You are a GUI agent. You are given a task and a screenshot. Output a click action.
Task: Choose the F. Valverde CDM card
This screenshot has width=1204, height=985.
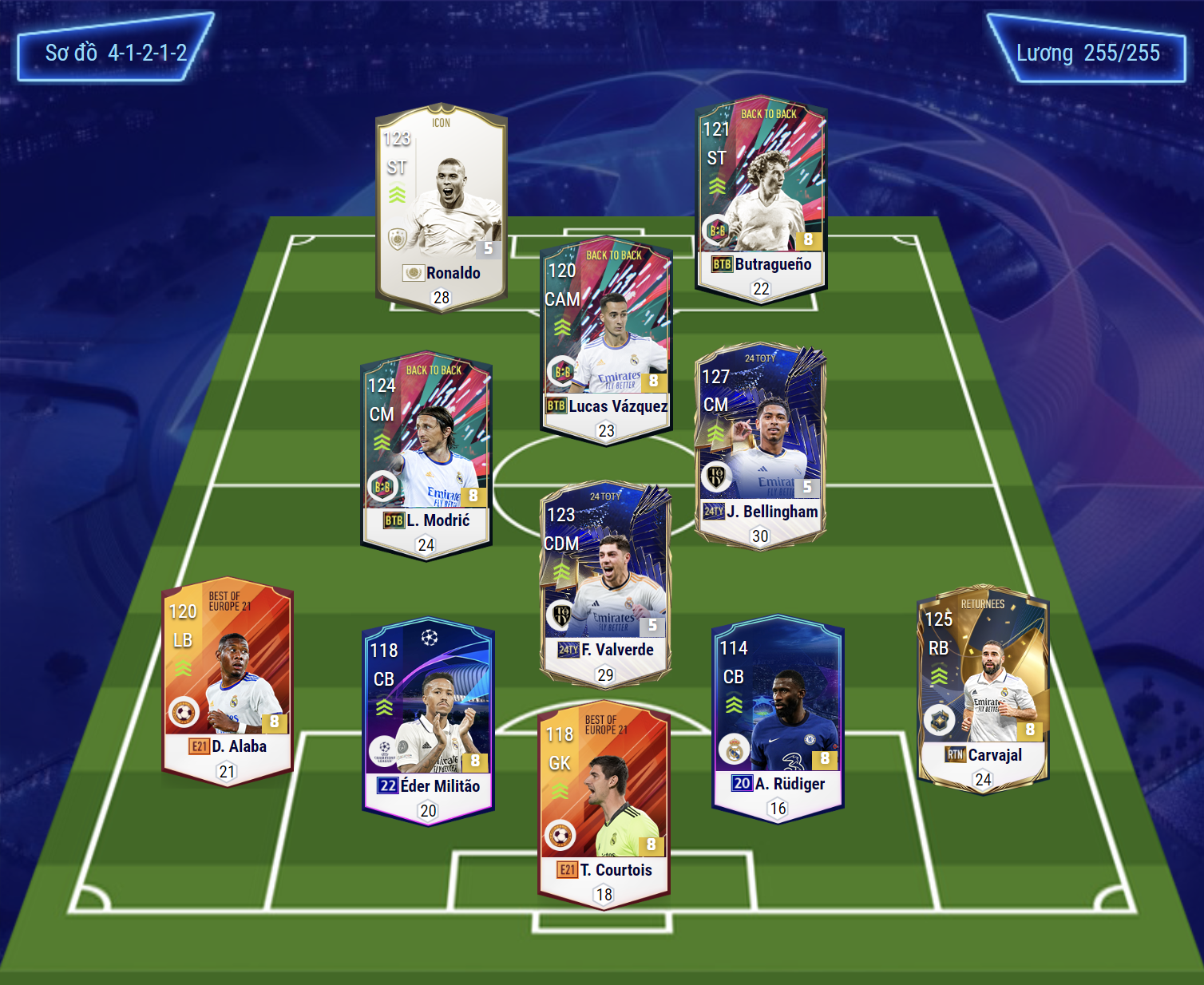605,583
